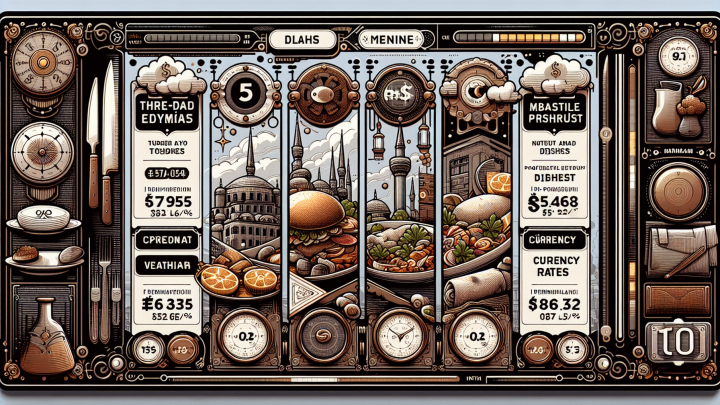Switch to the DLAHS tab
Viewport: 720px width, 405px height.
(x=299, y=41)
